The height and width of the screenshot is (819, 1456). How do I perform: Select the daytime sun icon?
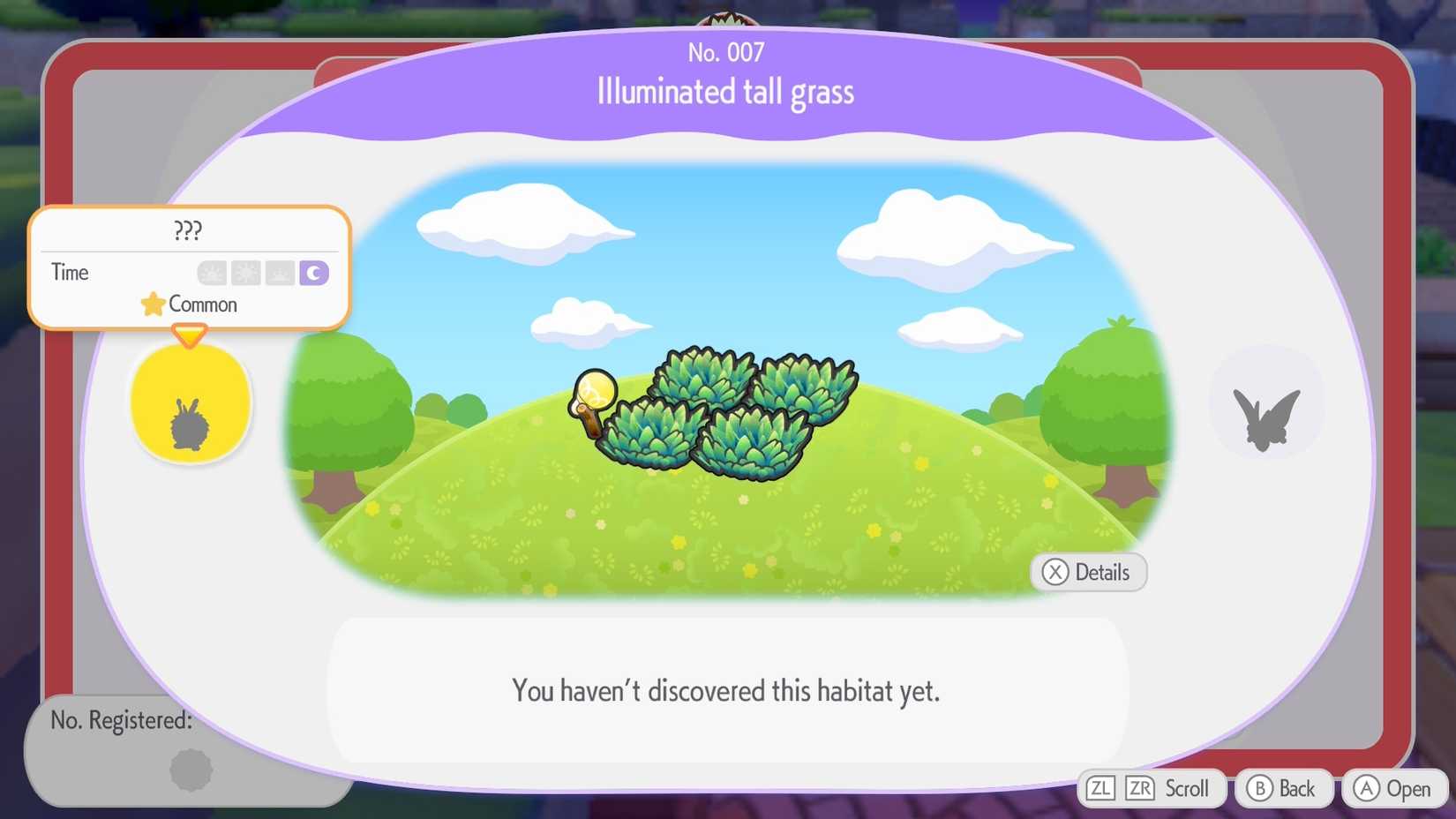(245, 273)
